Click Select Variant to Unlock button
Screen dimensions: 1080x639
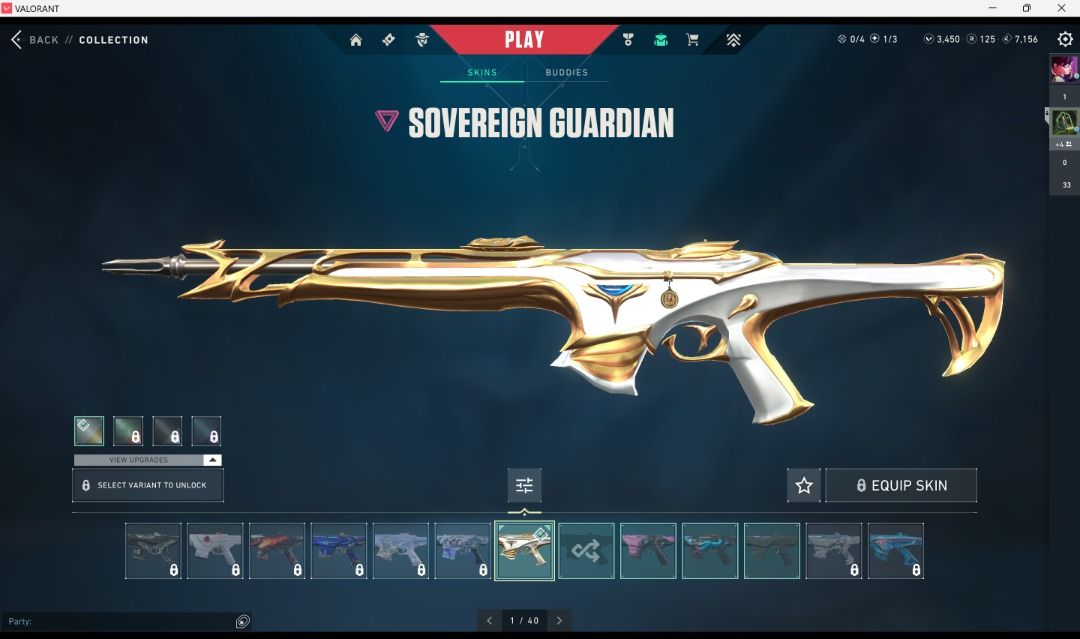pos(148,485)
